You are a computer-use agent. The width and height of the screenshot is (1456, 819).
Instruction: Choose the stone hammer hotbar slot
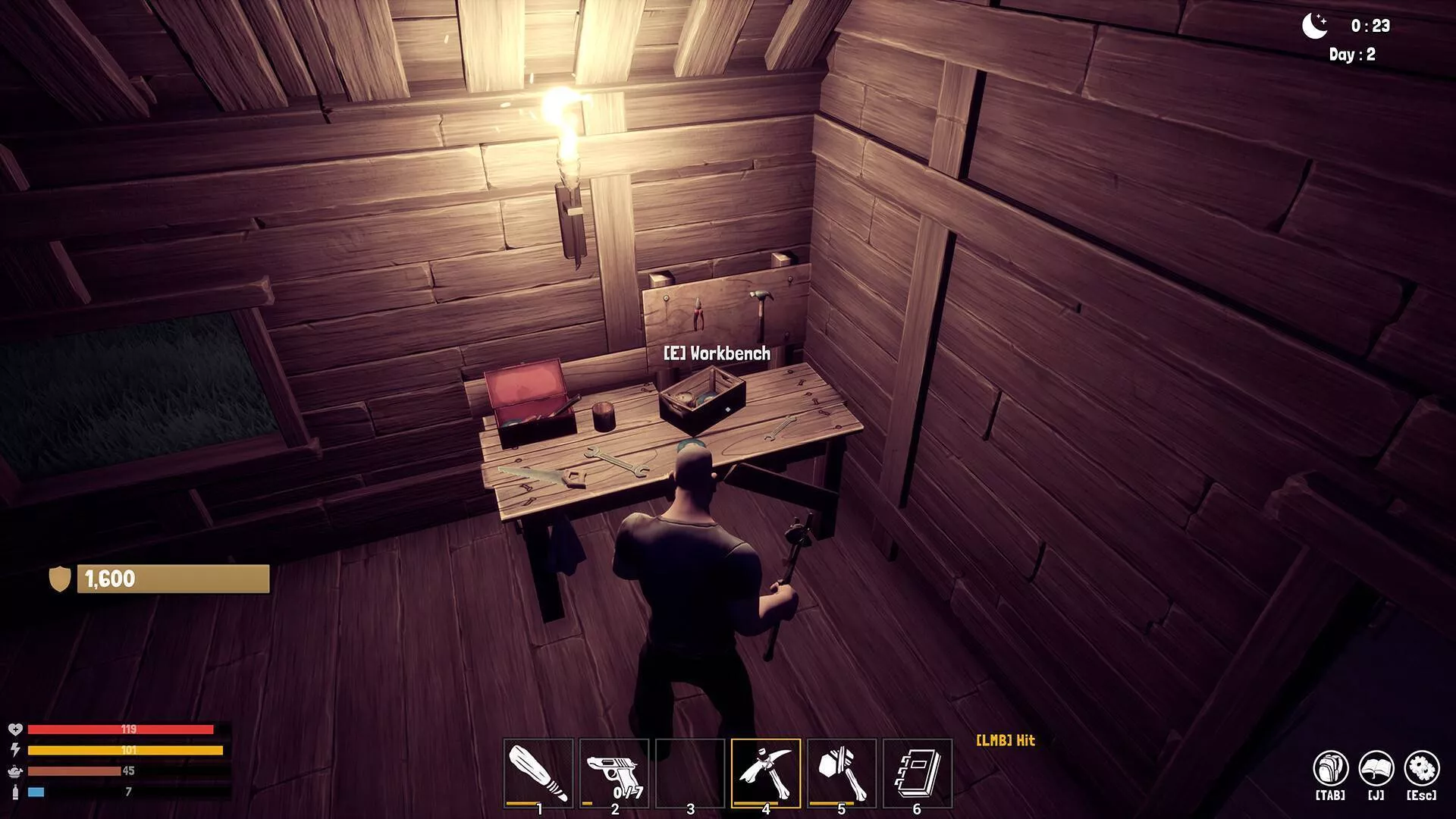pos(841,773)
